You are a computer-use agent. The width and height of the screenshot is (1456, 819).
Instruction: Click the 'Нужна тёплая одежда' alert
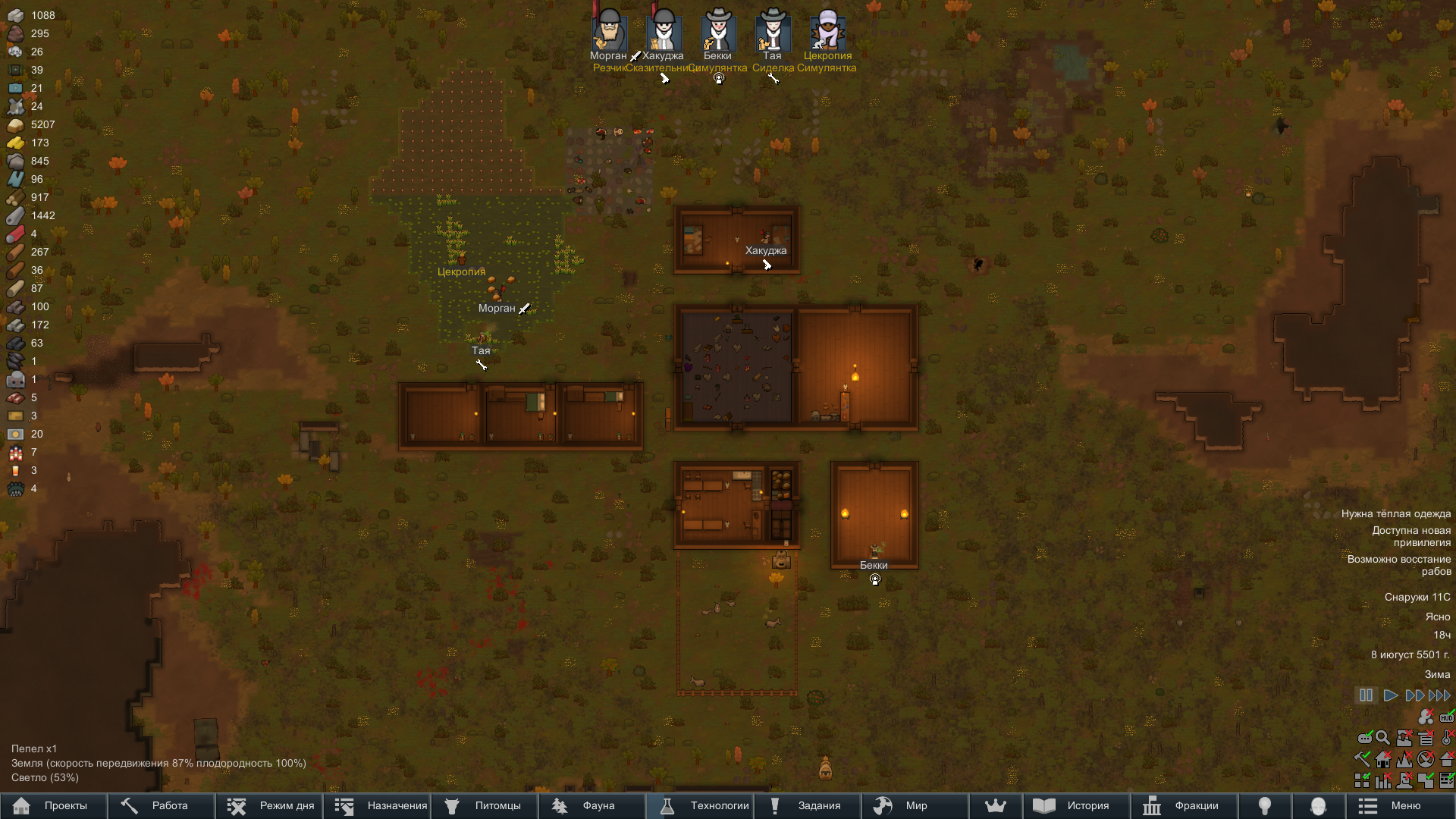coord(1395,514)
